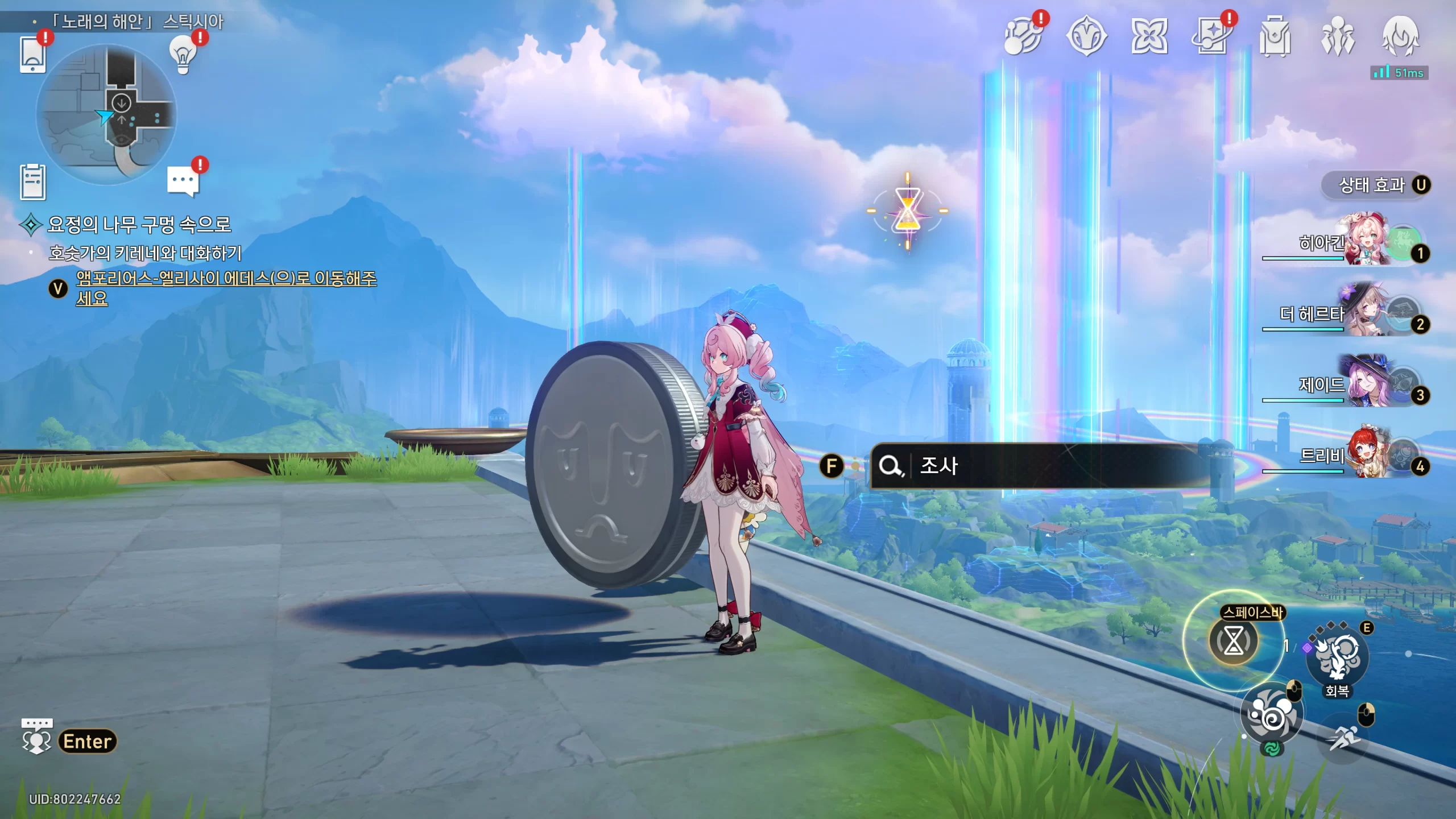1456x819 pixels.
Task: Open the chat message bubble icon
Action: tap(183, 181)
